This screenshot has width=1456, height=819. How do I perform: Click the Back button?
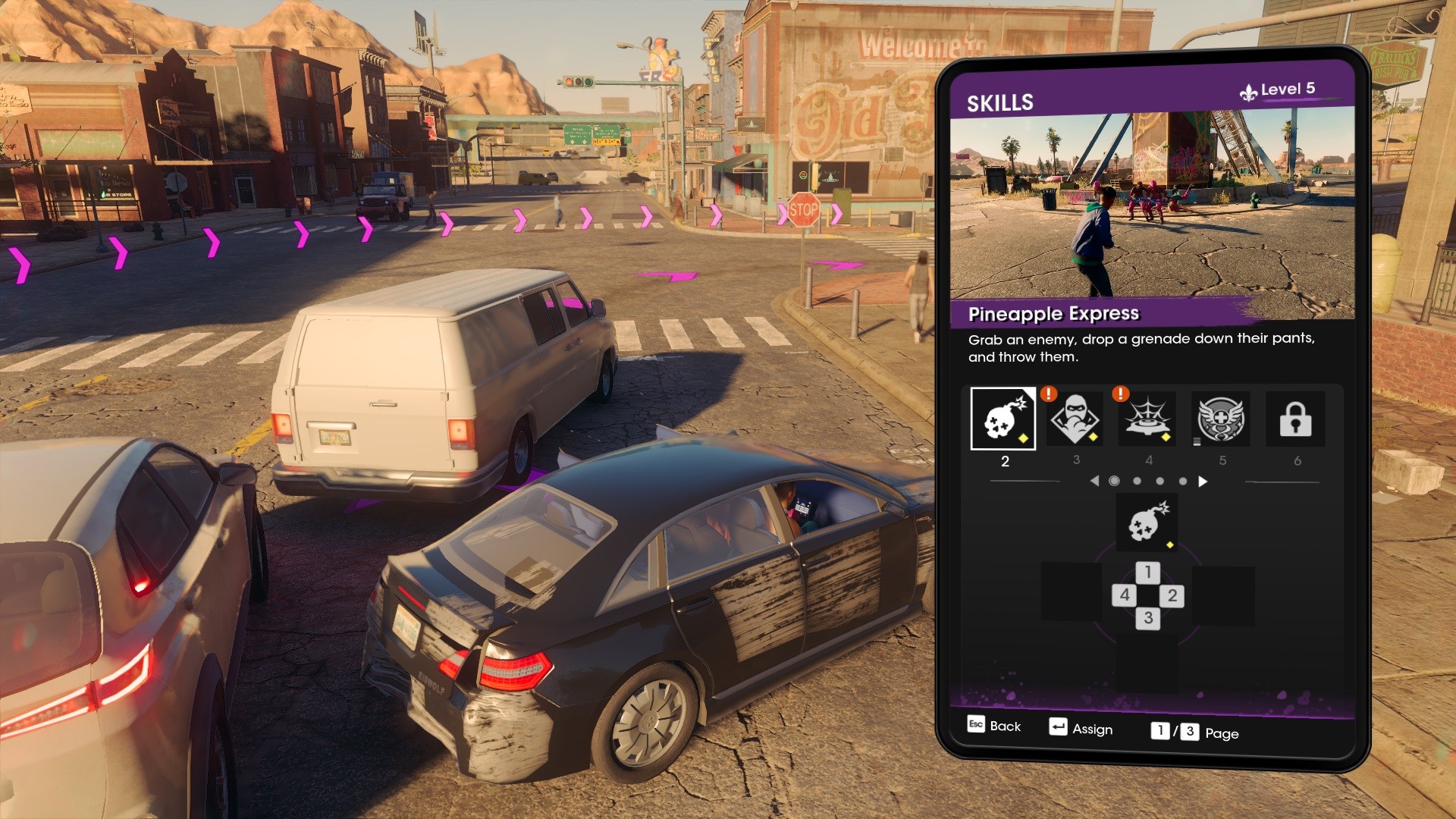point(994,726)
